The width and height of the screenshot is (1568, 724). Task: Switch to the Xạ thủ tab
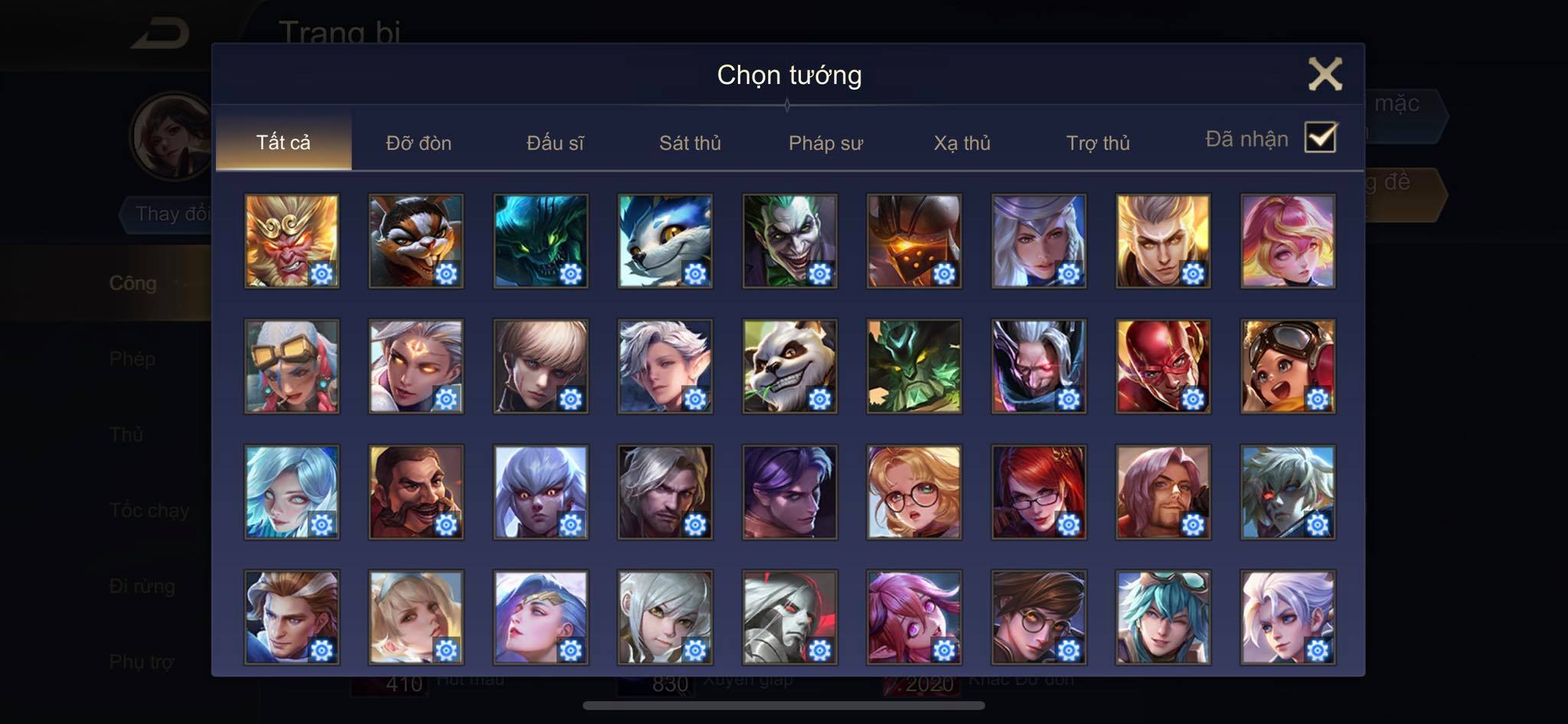click(962, 143)
